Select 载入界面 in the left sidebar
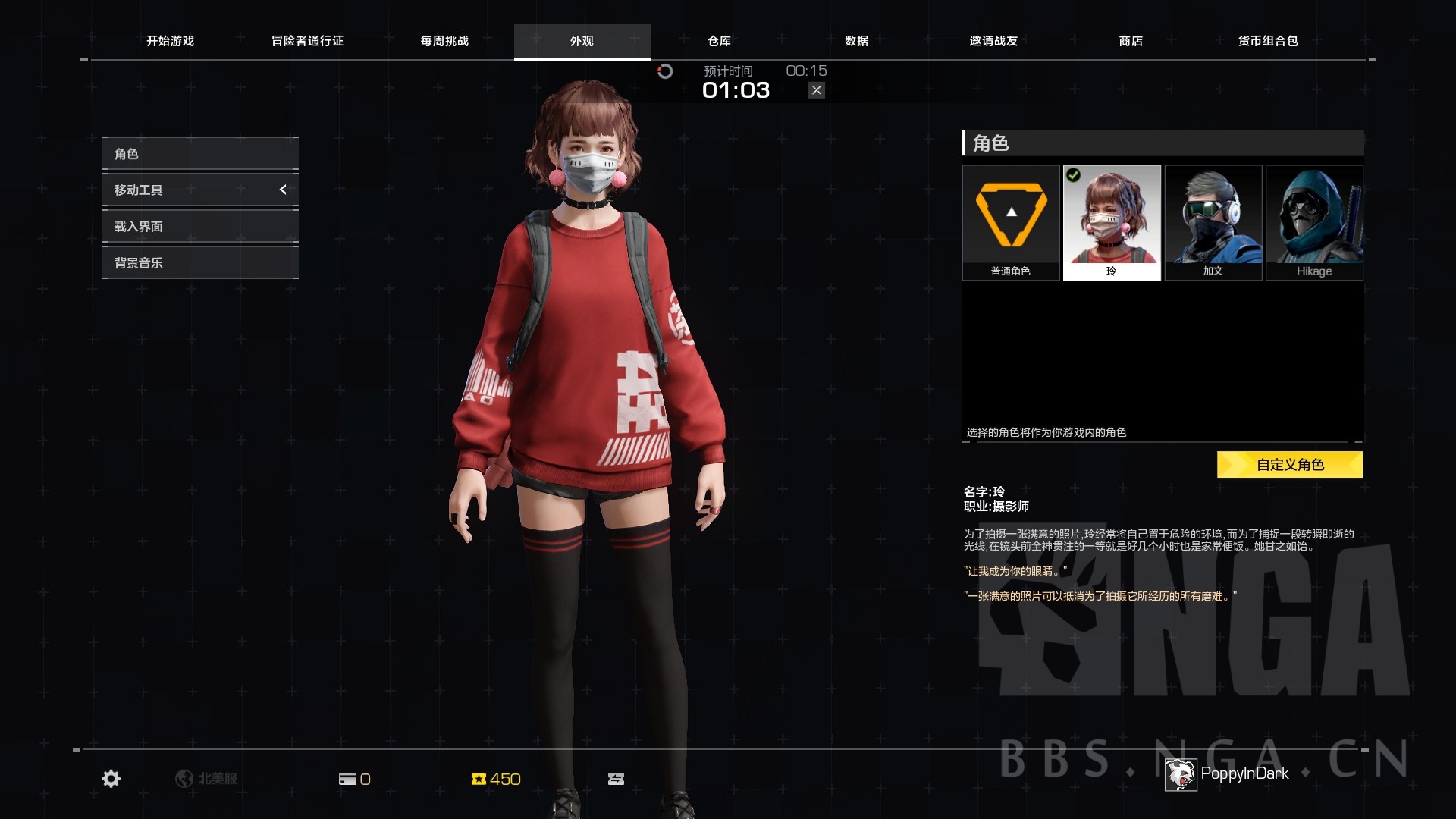This screenshot has height=819, width=1456. [137, 226]
